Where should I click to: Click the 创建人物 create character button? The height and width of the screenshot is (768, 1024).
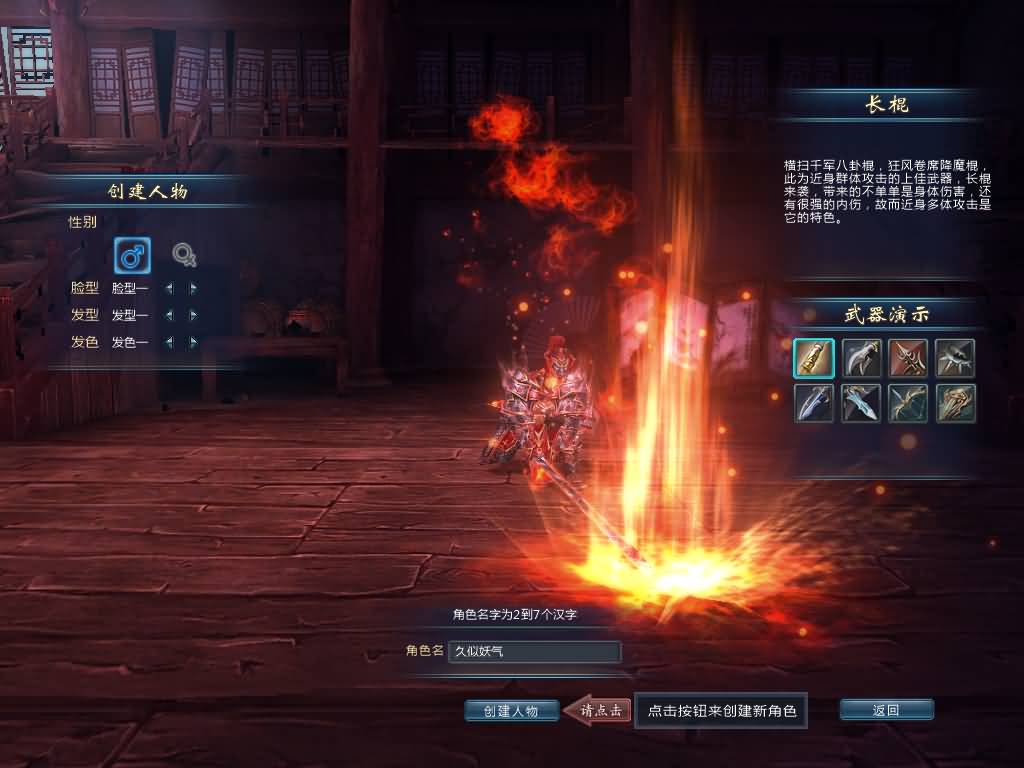[511, 711]
